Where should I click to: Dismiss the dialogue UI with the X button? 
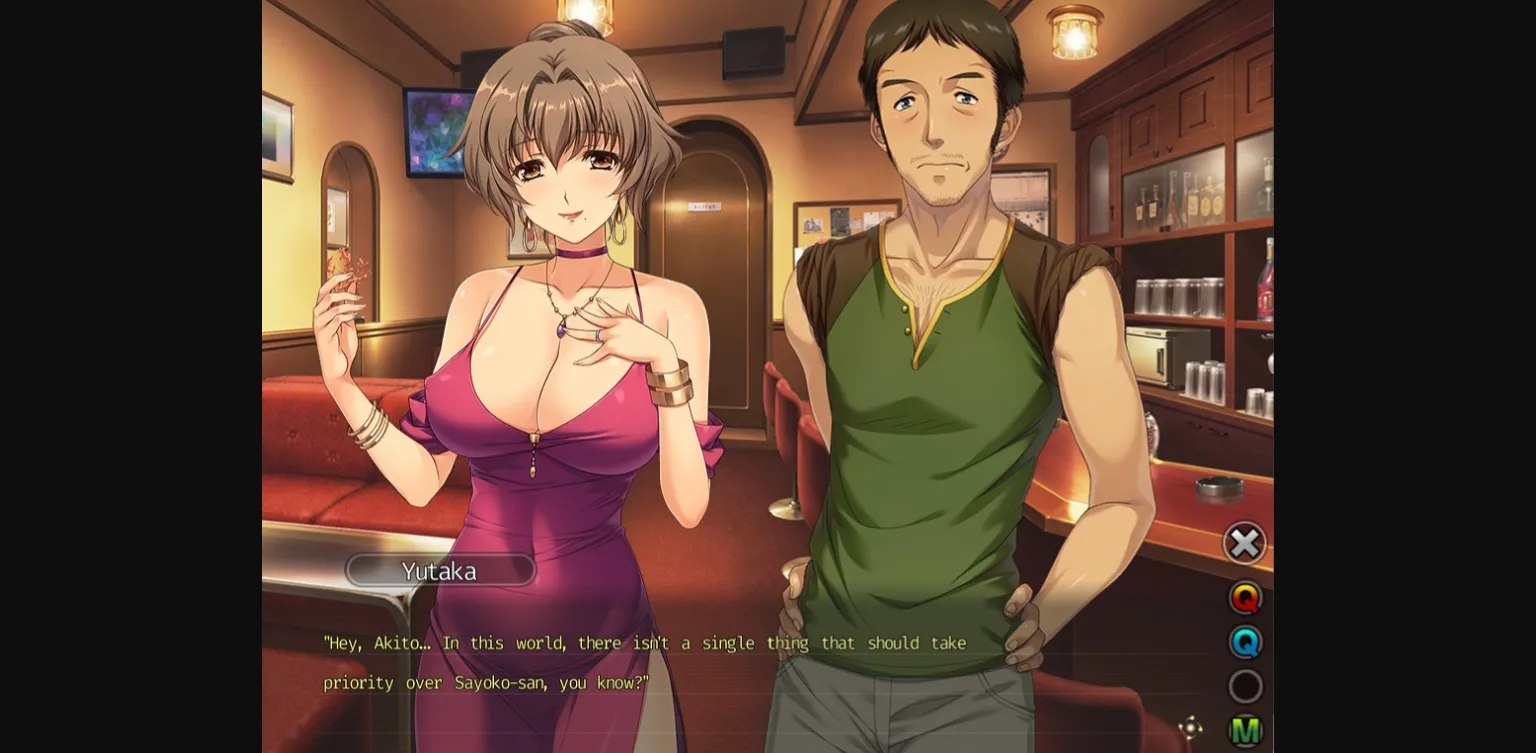(1245, 543)
